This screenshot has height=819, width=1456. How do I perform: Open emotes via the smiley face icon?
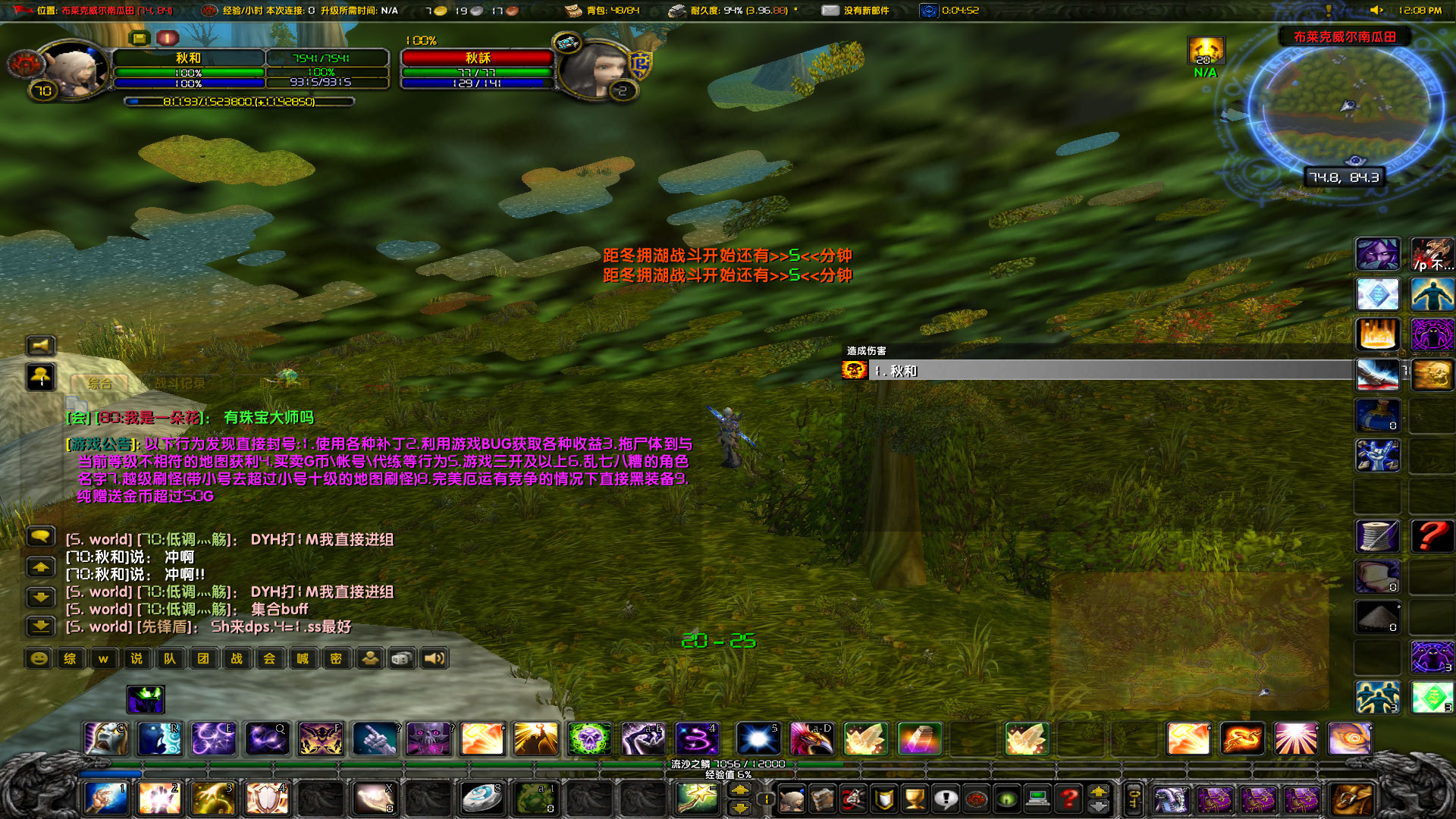[x=39, y=658]
